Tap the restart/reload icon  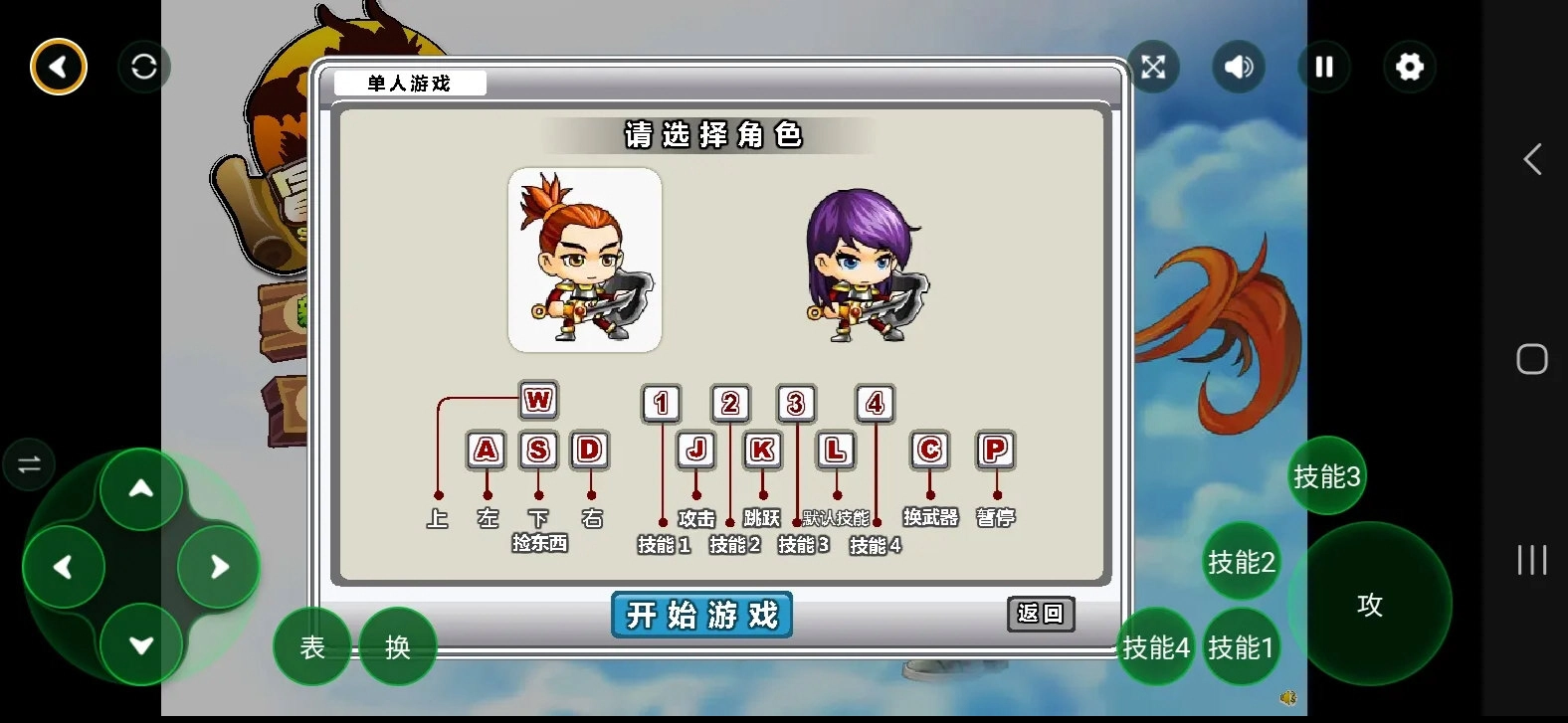coord(143,66)
